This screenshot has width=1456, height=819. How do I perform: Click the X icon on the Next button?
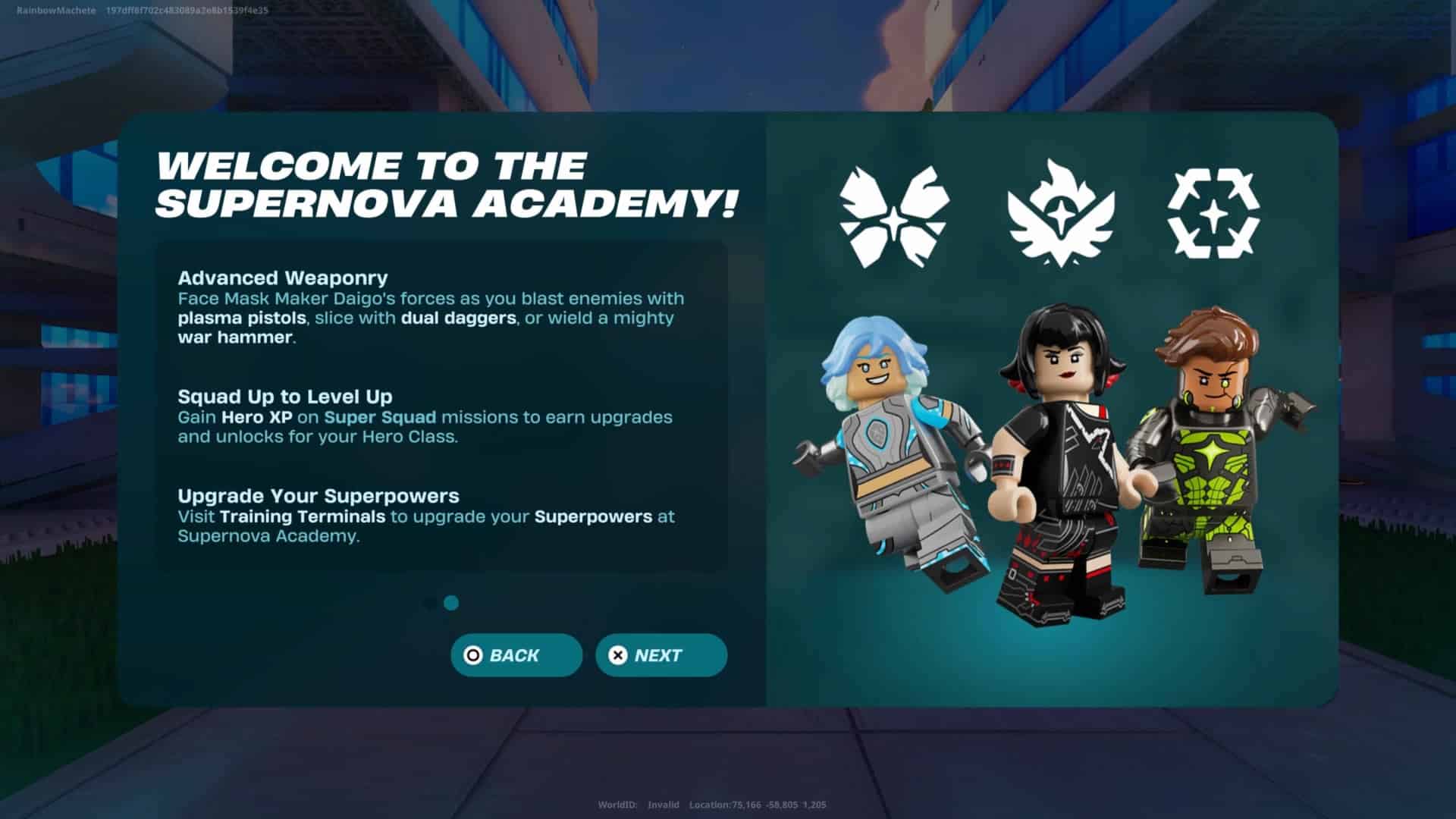pyautogui.click(x=619, y=654)
